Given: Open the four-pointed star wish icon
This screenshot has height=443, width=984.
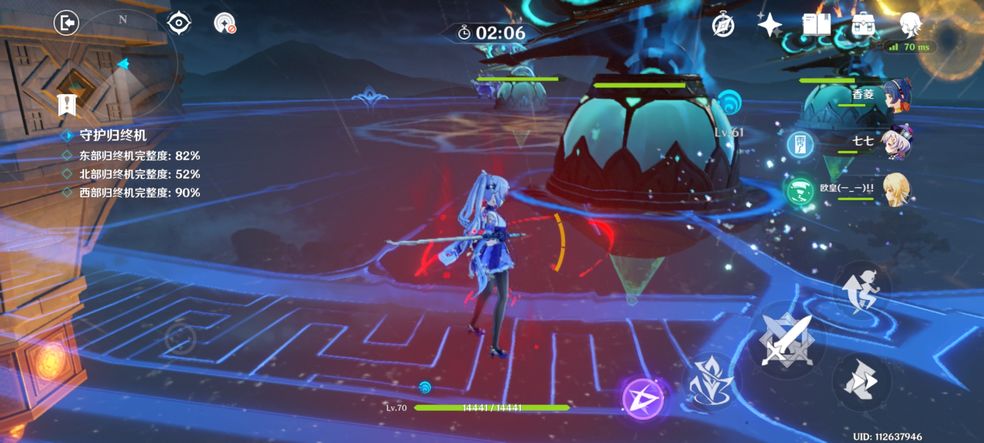Looking at the screenshot, I should tap(769, 26).
